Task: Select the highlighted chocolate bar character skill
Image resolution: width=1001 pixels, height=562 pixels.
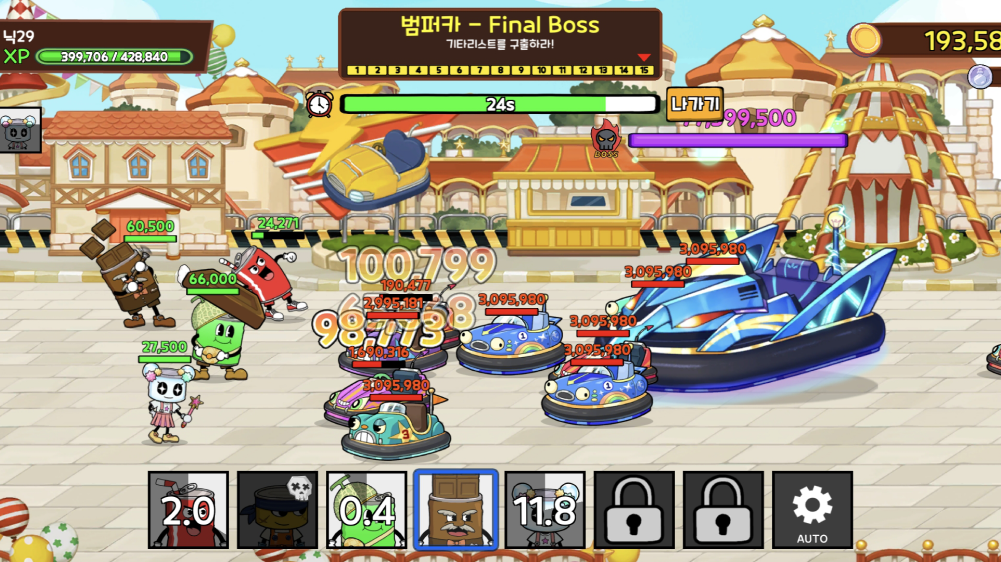Action: tap(456, 510)
